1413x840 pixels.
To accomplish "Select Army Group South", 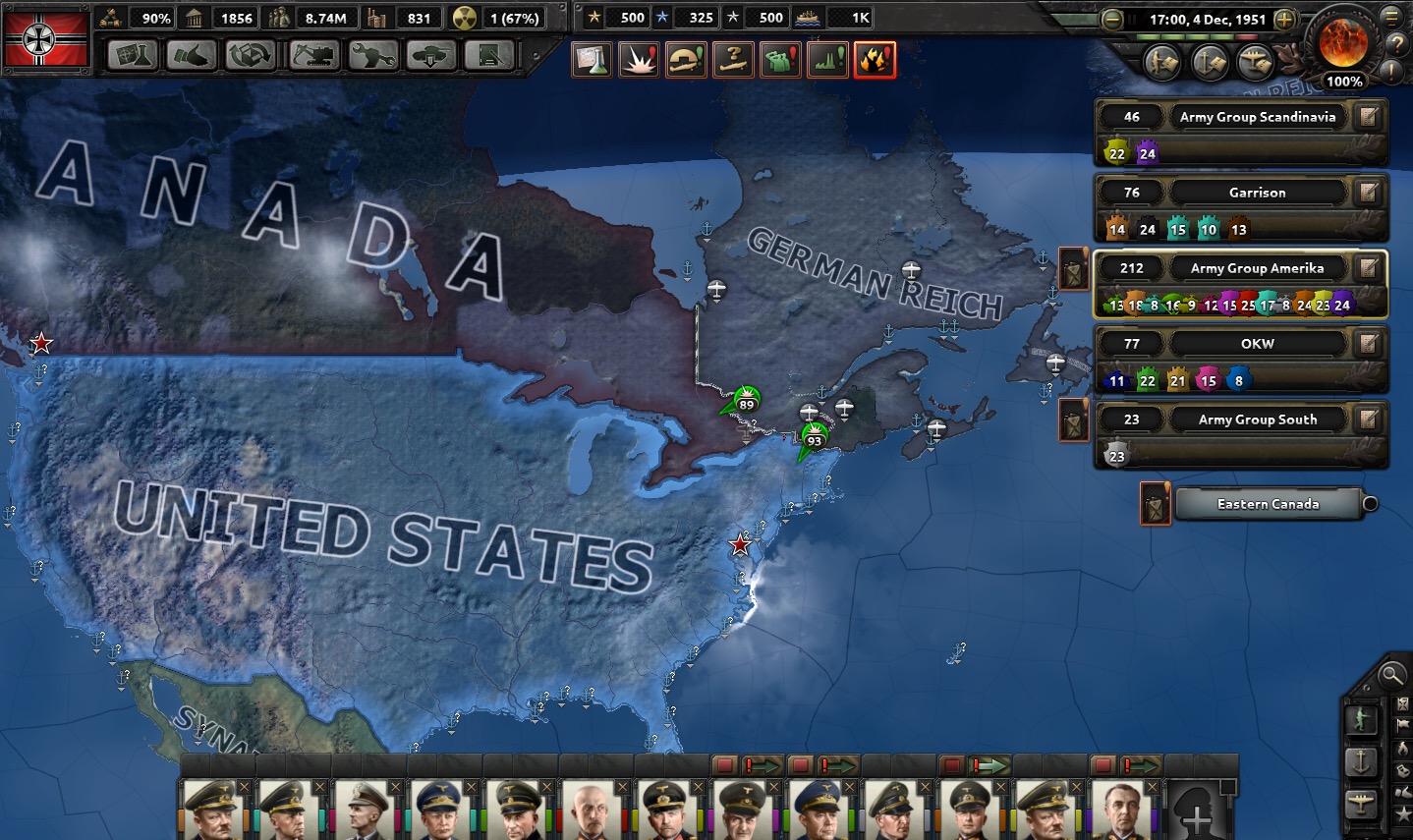I will point(1257,420).
